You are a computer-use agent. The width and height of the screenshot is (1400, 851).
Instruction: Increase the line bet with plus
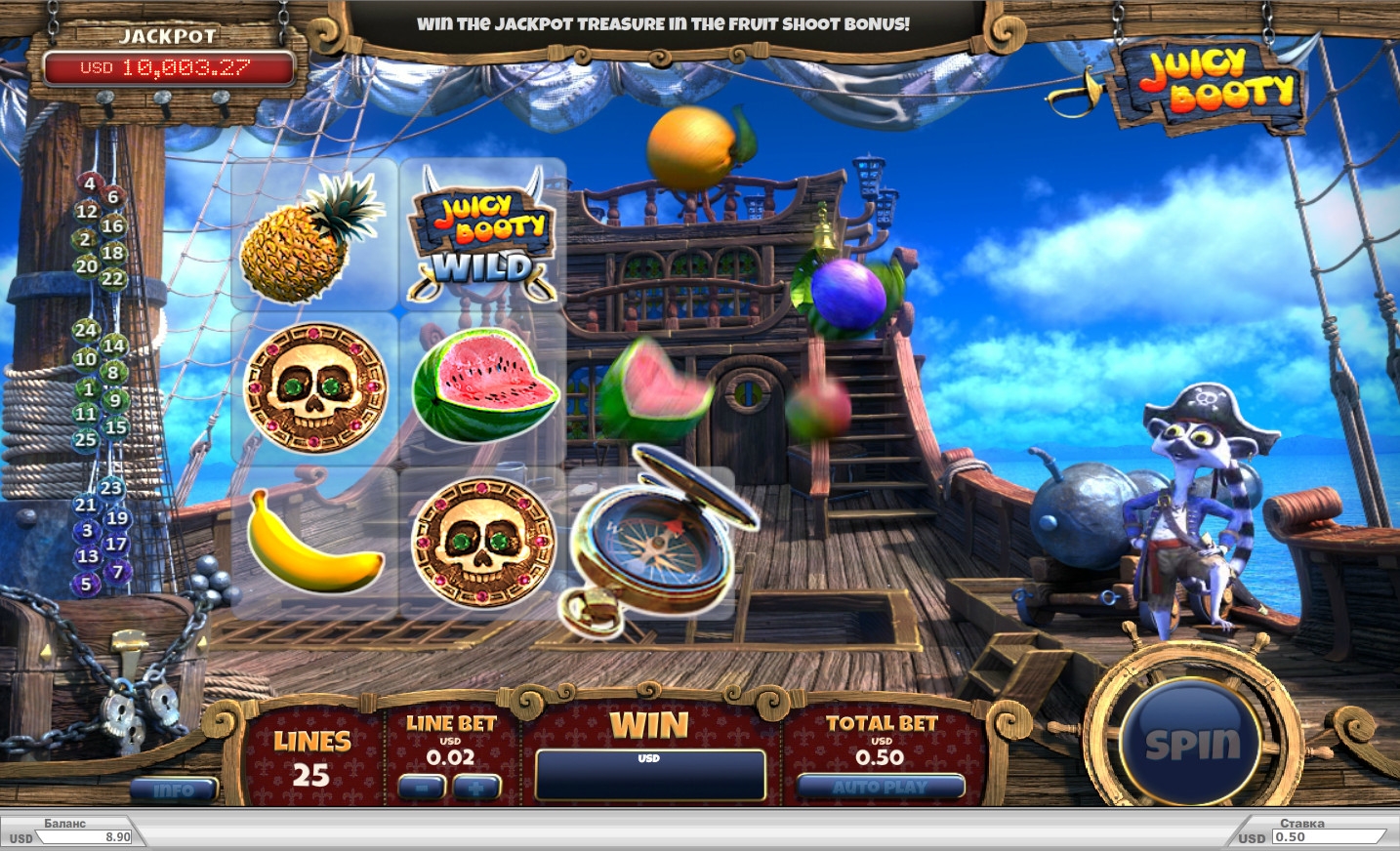pos(477,787)
